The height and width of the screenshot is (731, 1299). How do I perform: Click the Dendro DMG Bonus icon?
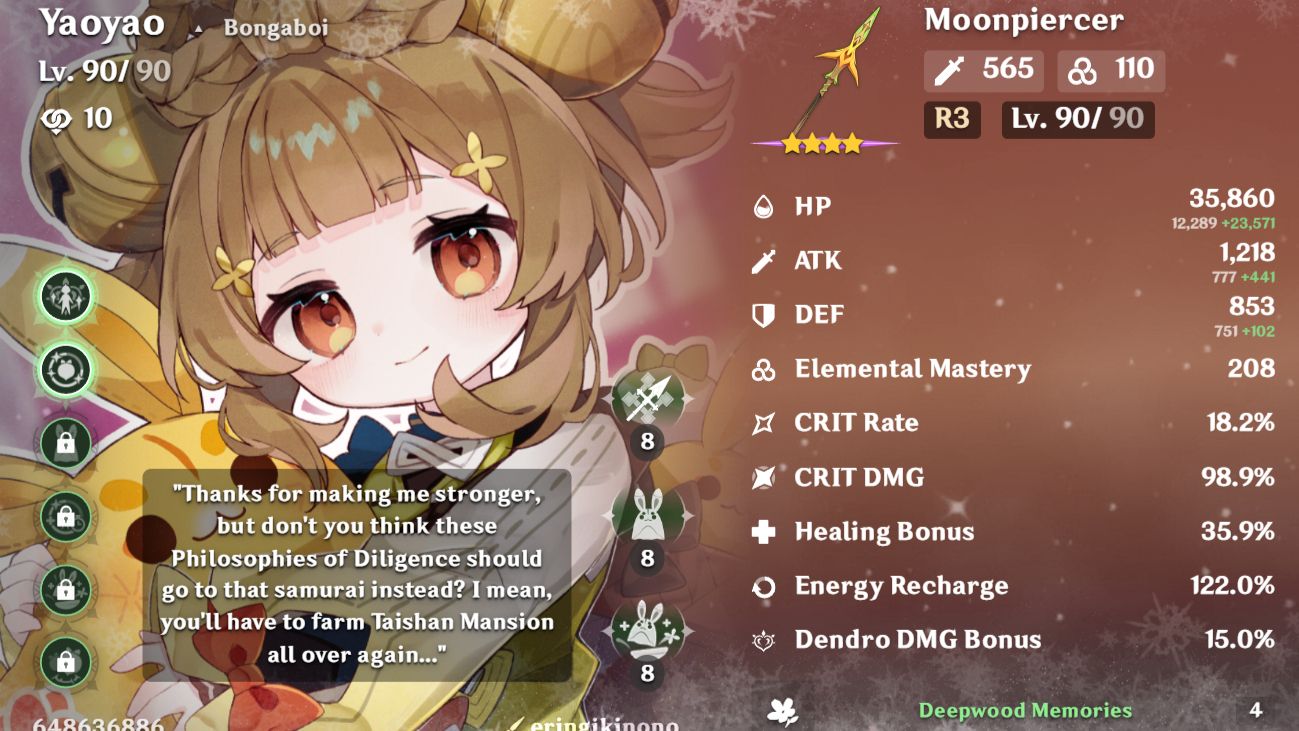pos(765,640)
